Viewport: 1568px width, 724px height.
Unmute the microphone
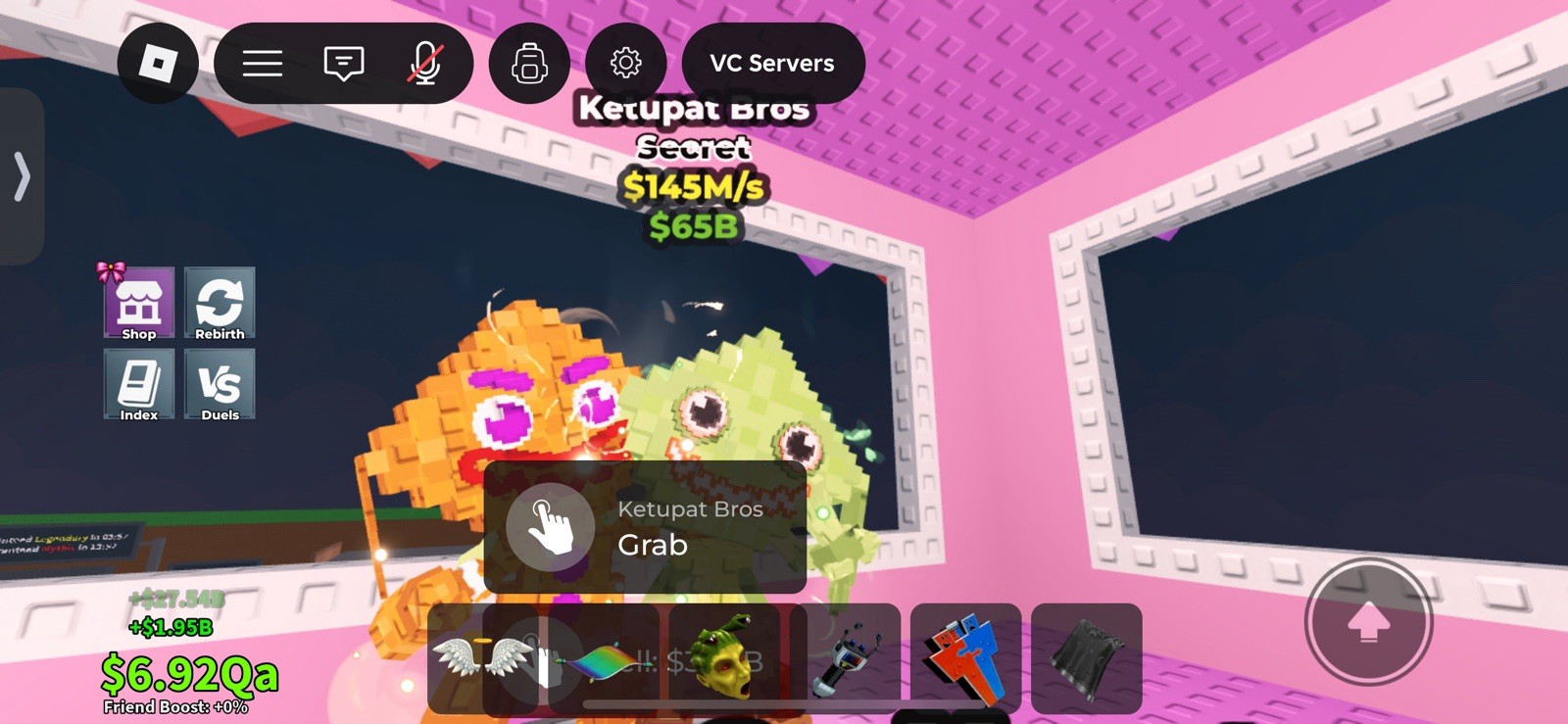[423, 63]
